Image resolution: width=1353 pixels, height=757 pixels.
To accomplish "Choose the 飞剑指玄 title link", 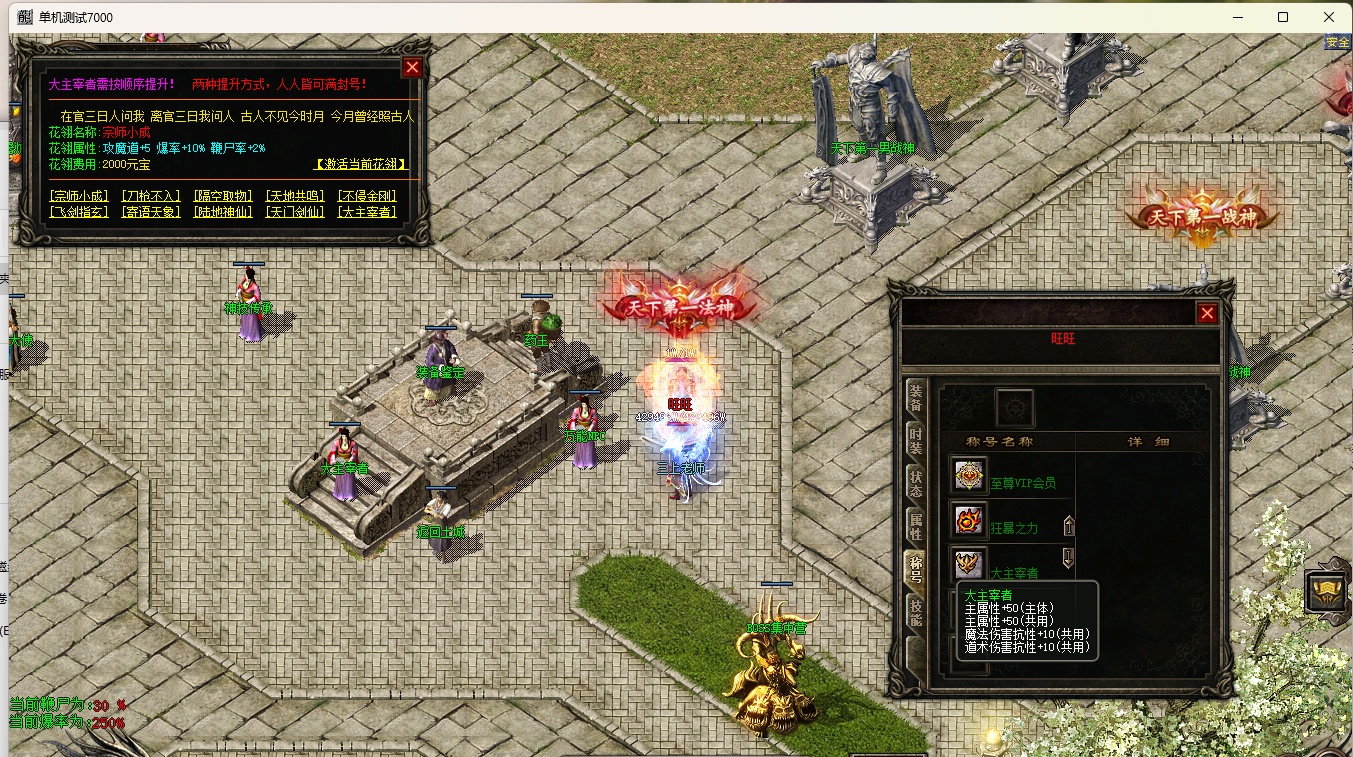I will pyautogui.click(x=79, y=212).
